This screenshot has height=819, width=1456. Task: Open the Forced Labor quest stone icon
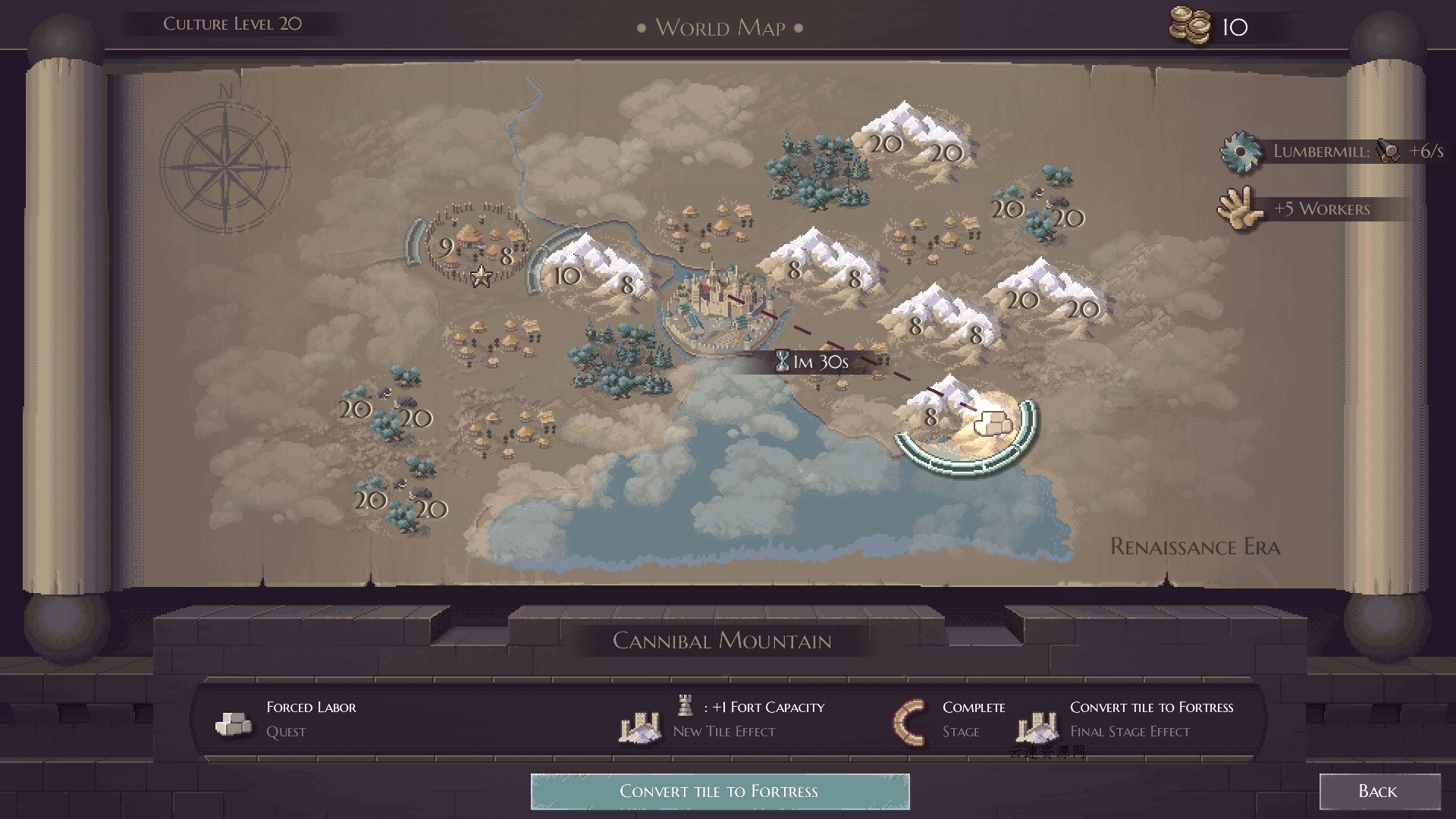coord(232,721)
